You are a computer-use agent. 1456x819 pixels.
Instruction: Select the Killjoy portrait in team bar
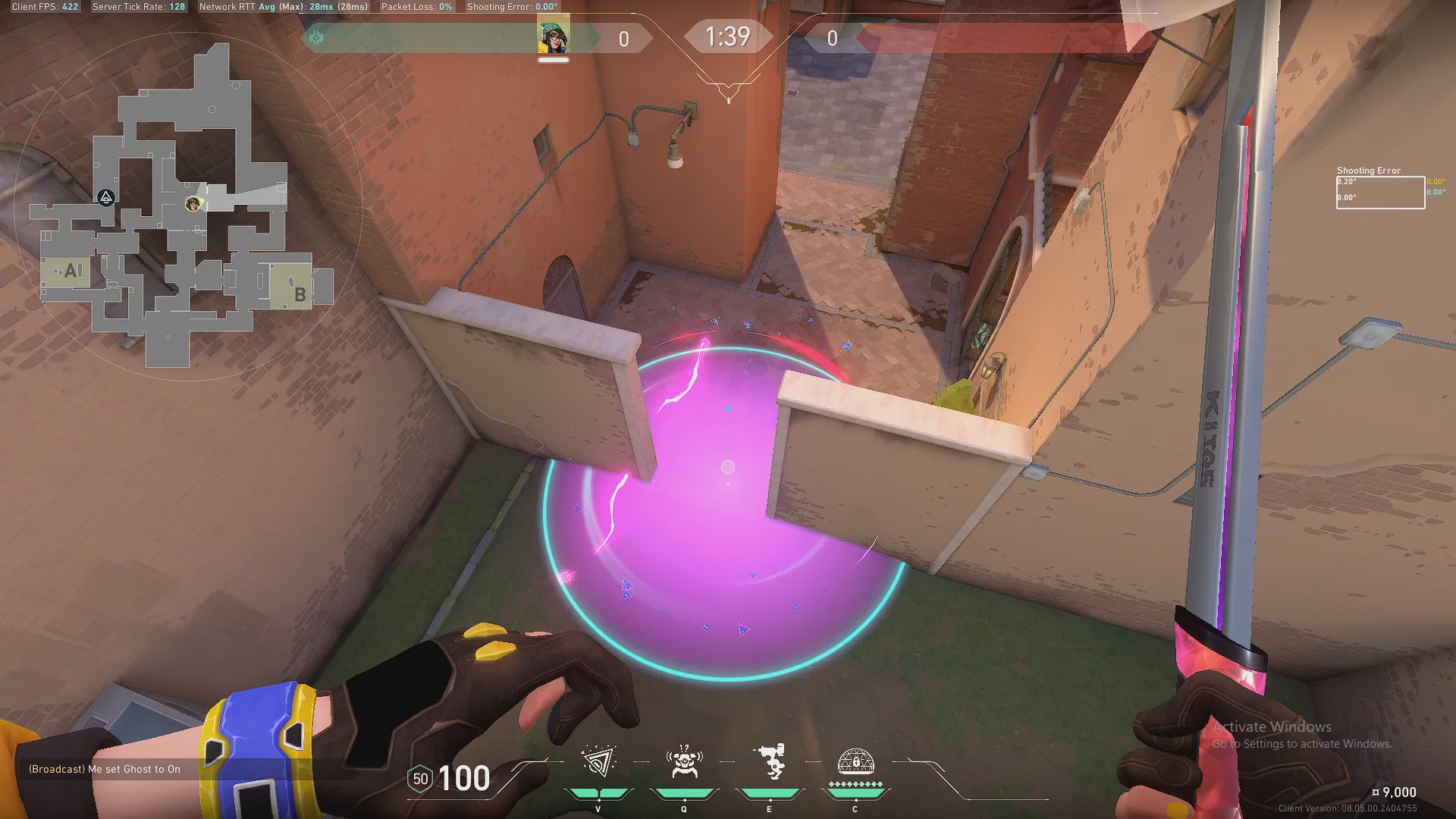coord(554,37)
